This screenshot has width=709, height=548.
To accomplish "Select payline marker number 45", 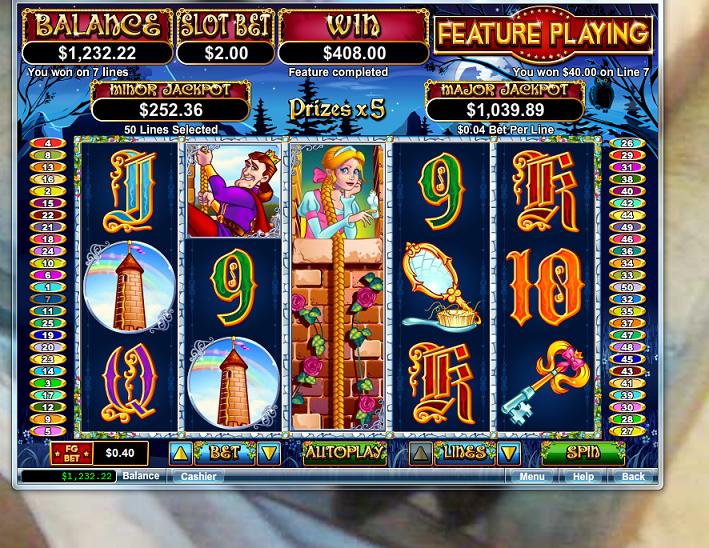I will click(x=627, y=359).
